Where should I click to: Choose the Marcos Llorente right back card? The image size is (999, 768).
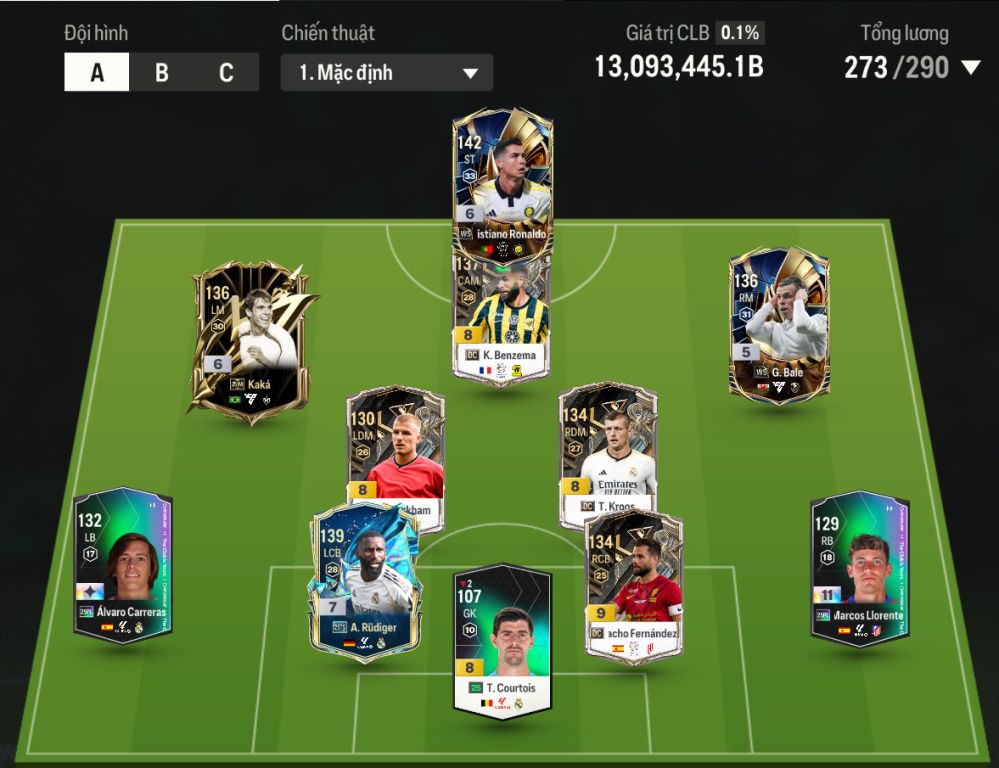coord(859,568)
